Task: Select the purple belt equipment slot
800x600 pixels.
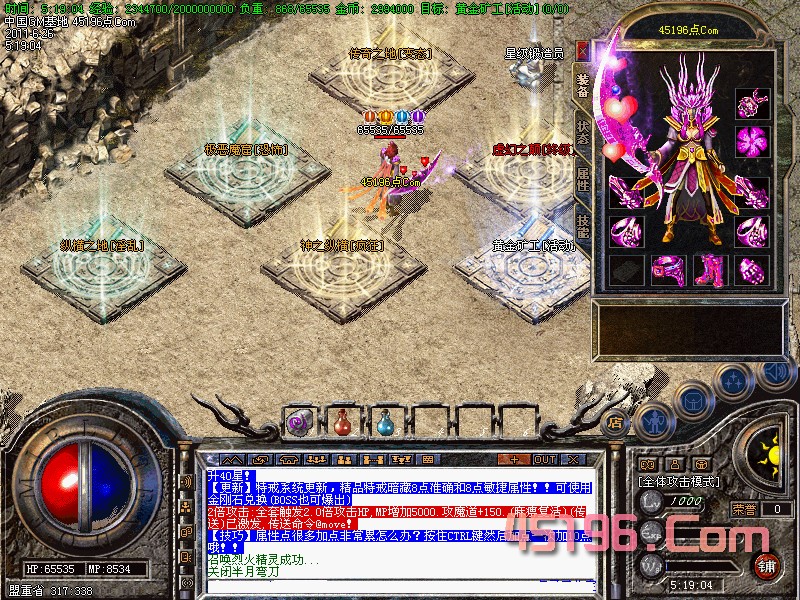Action: coord(666,270)
